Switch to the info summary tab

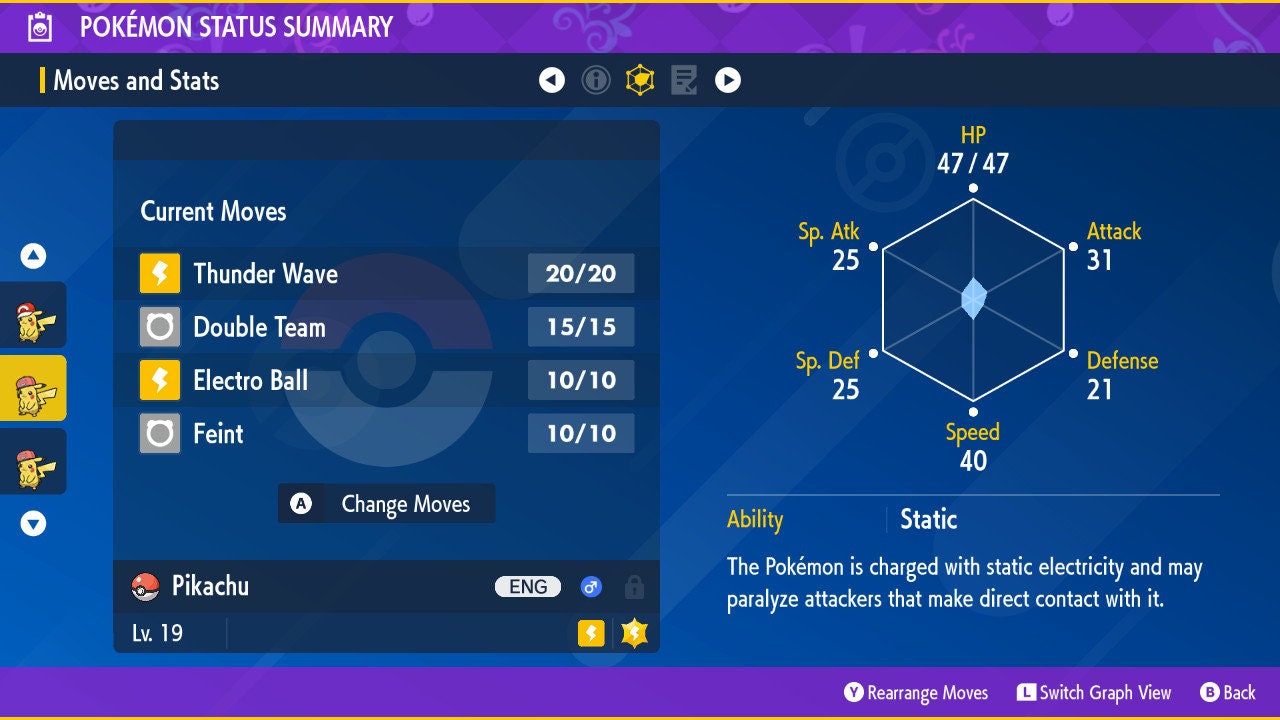[x=596, y=80]
